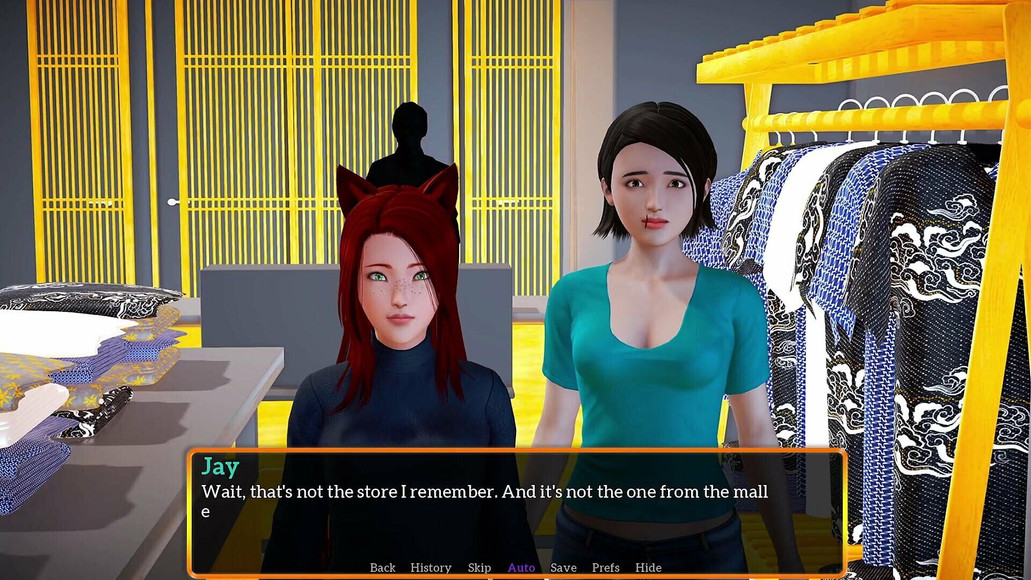Open the Save game screen
This screenshot has width=1031, height=580.
tap(563, 568)
